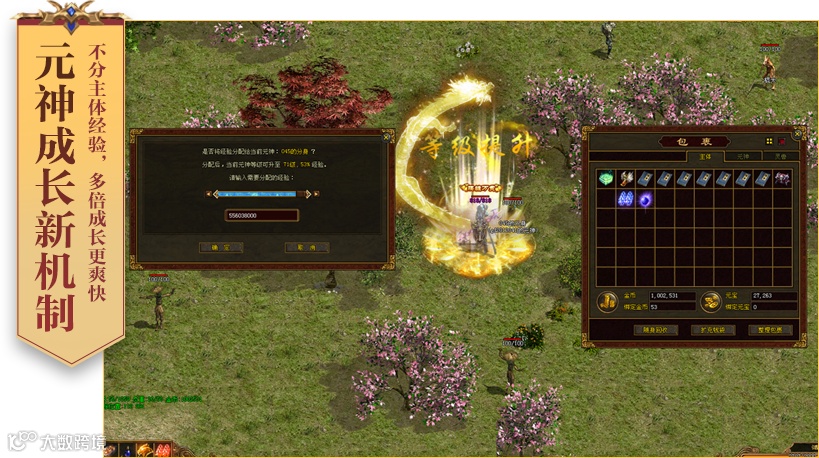Click the experience amount input field
The width and height of the screenshot is (819, 458).
pyautogui.click(x=262, y=215)
